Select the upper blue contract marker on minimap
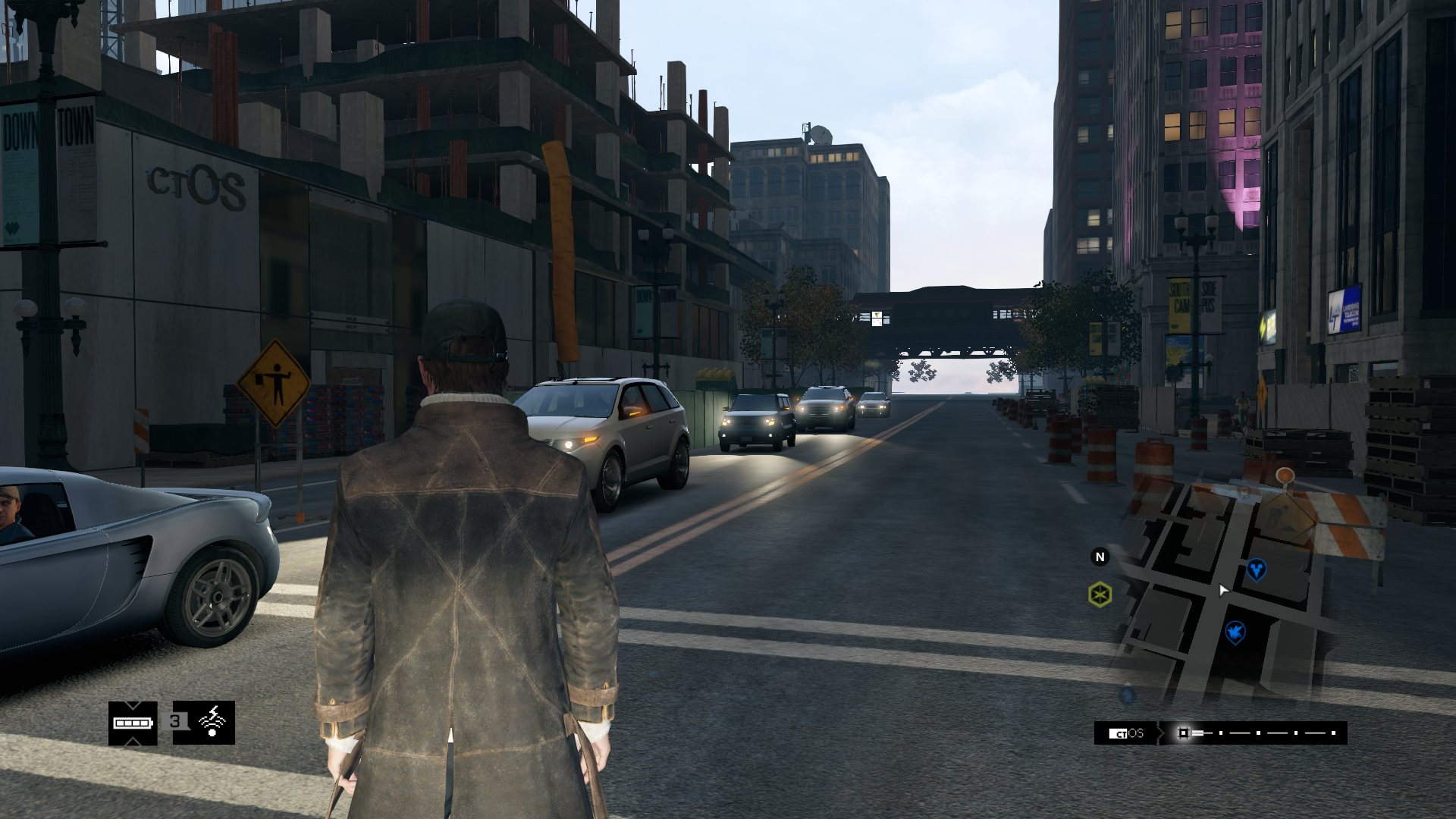The image size is (1456, 819). pyautogui.click(x=1257, y=570)
